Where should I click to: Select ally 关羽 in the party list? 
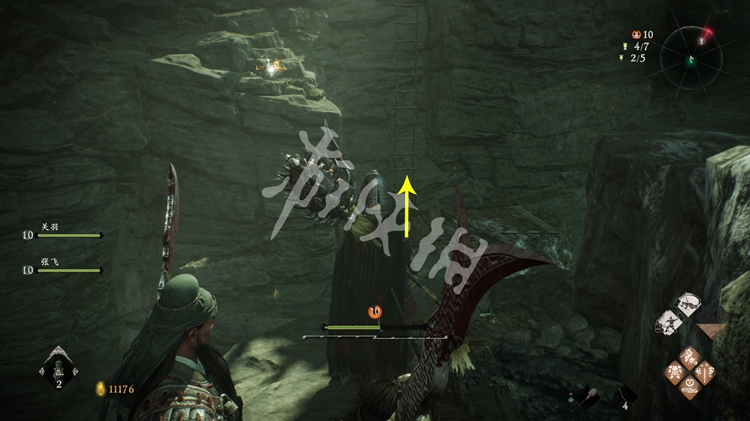click(x=60, y=235)
